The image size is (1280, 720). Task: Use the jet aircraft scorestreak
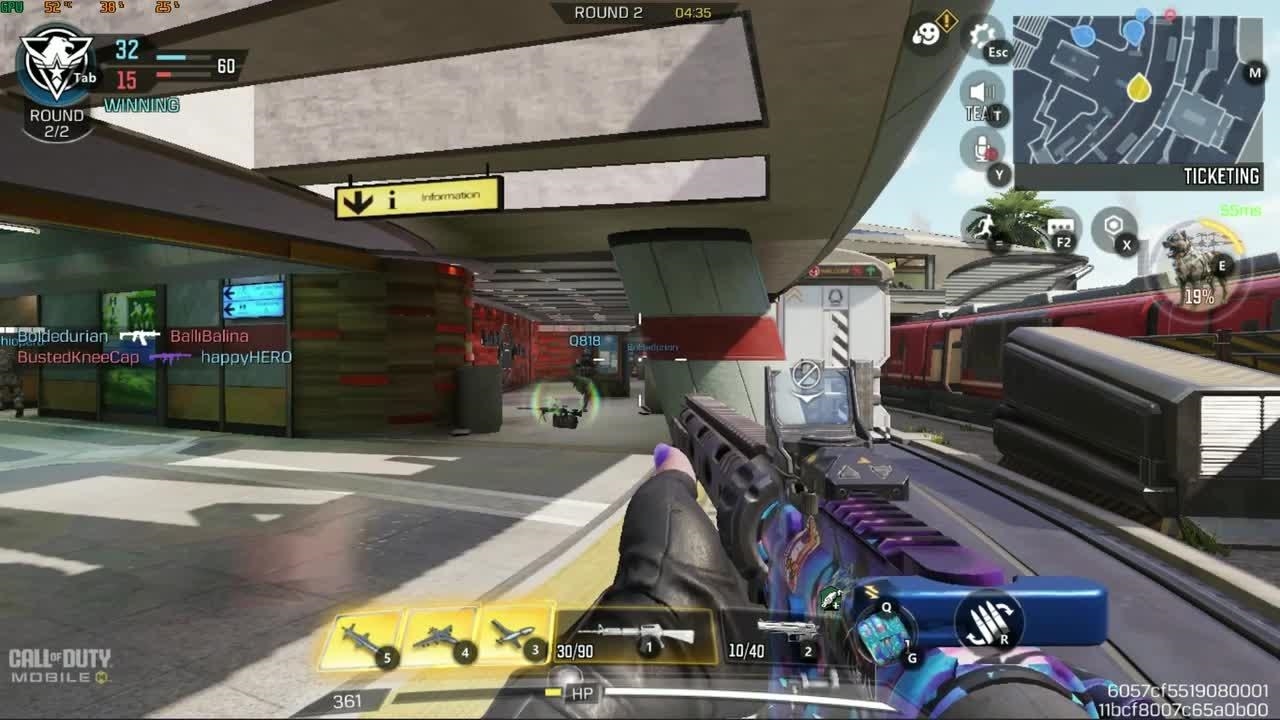(514, 636)
